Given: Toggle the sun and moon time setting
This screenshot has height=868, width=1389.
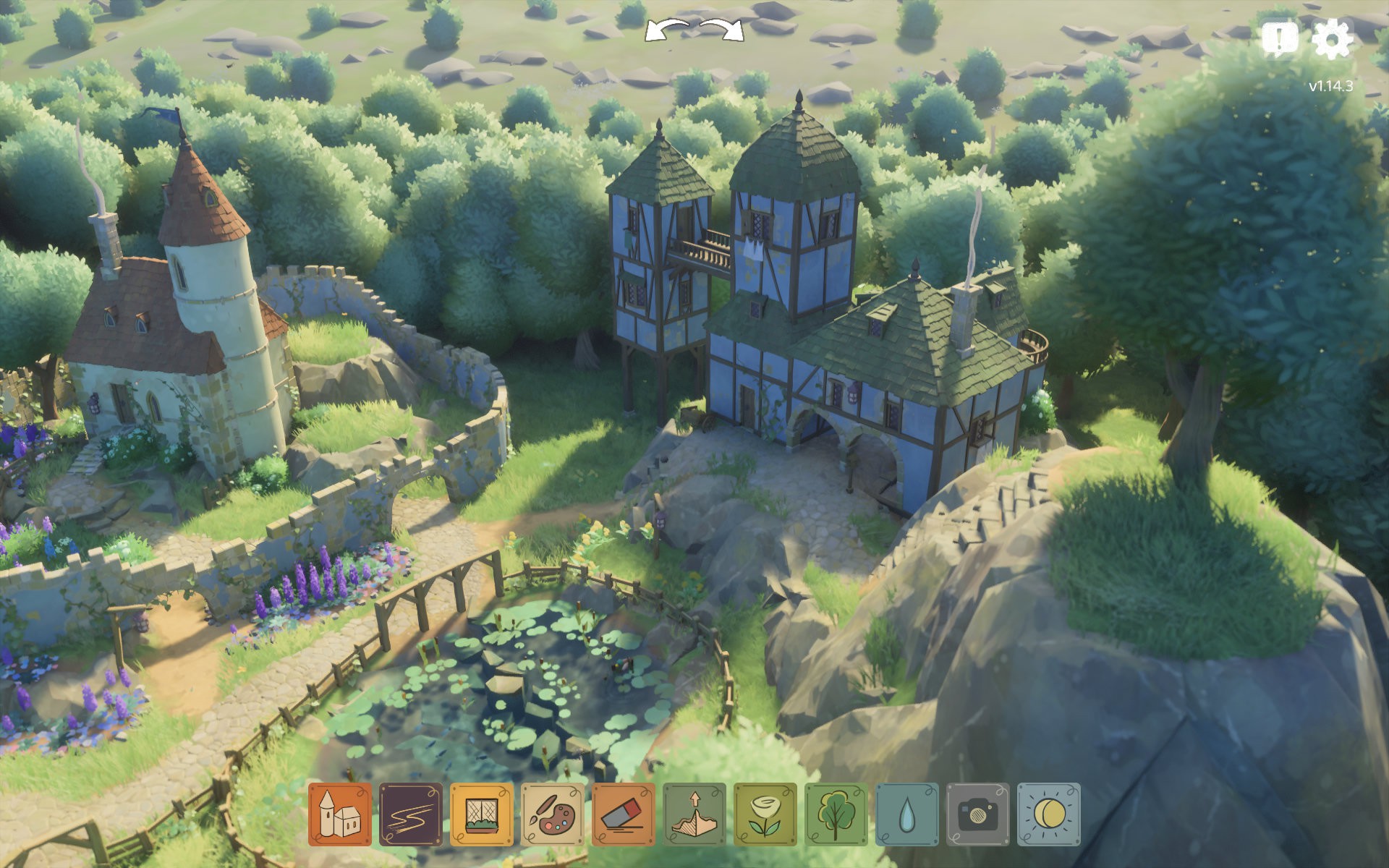Looking at the screenshot, I should [1048, 814].
